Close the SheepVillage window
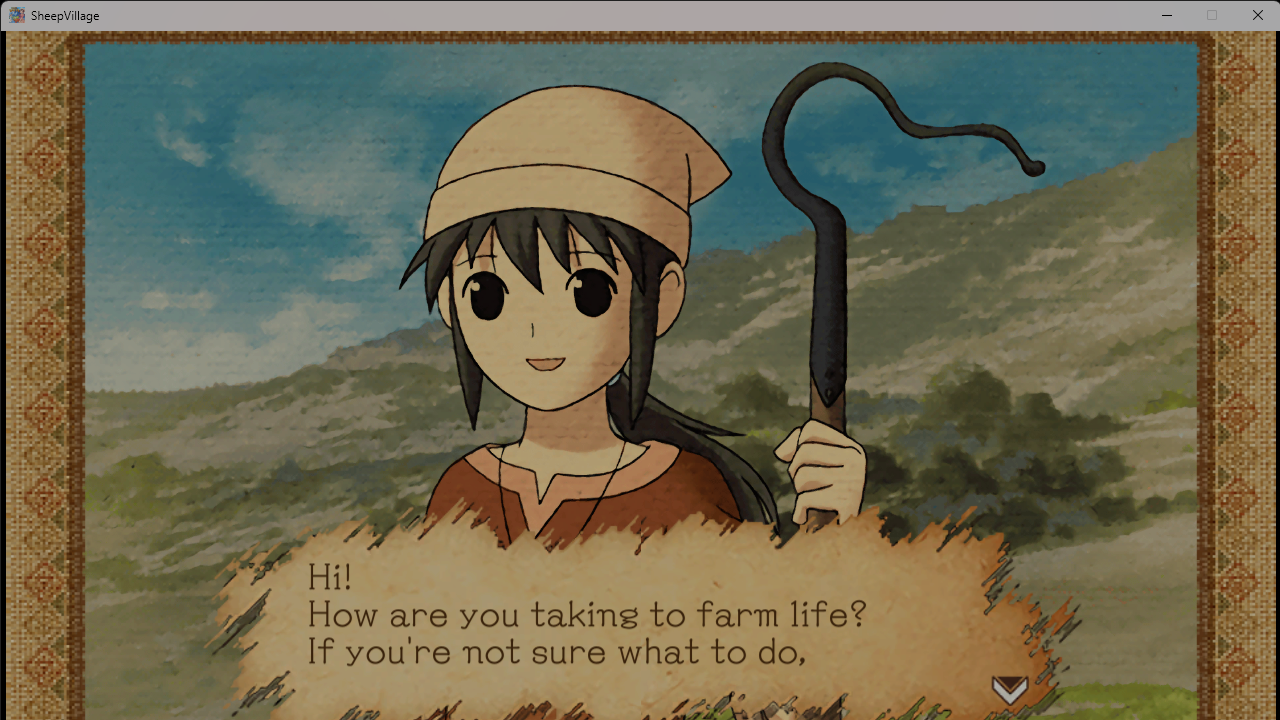This screenshot has height=720, width=1280. (x=1257, y=15)
